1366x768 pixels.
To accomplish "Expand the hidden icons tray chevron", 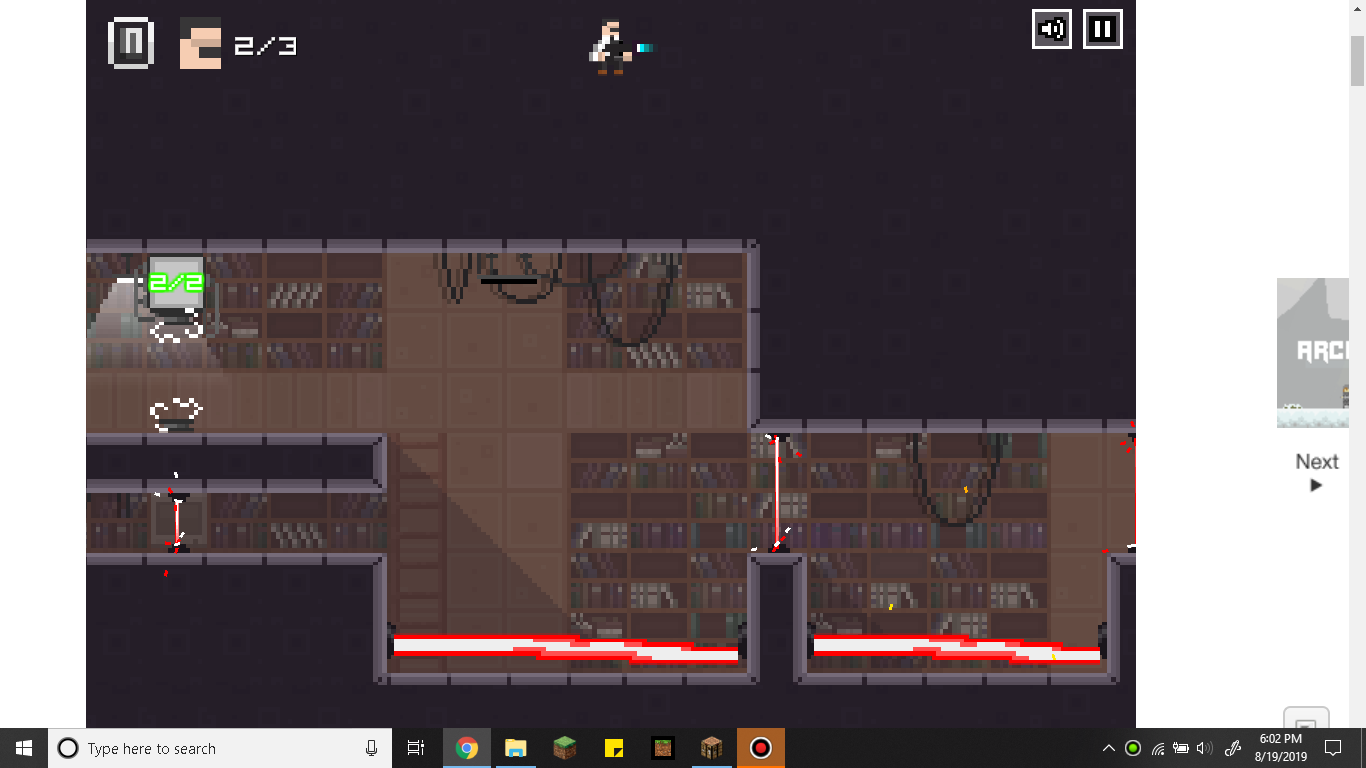I will (1108, 748).
